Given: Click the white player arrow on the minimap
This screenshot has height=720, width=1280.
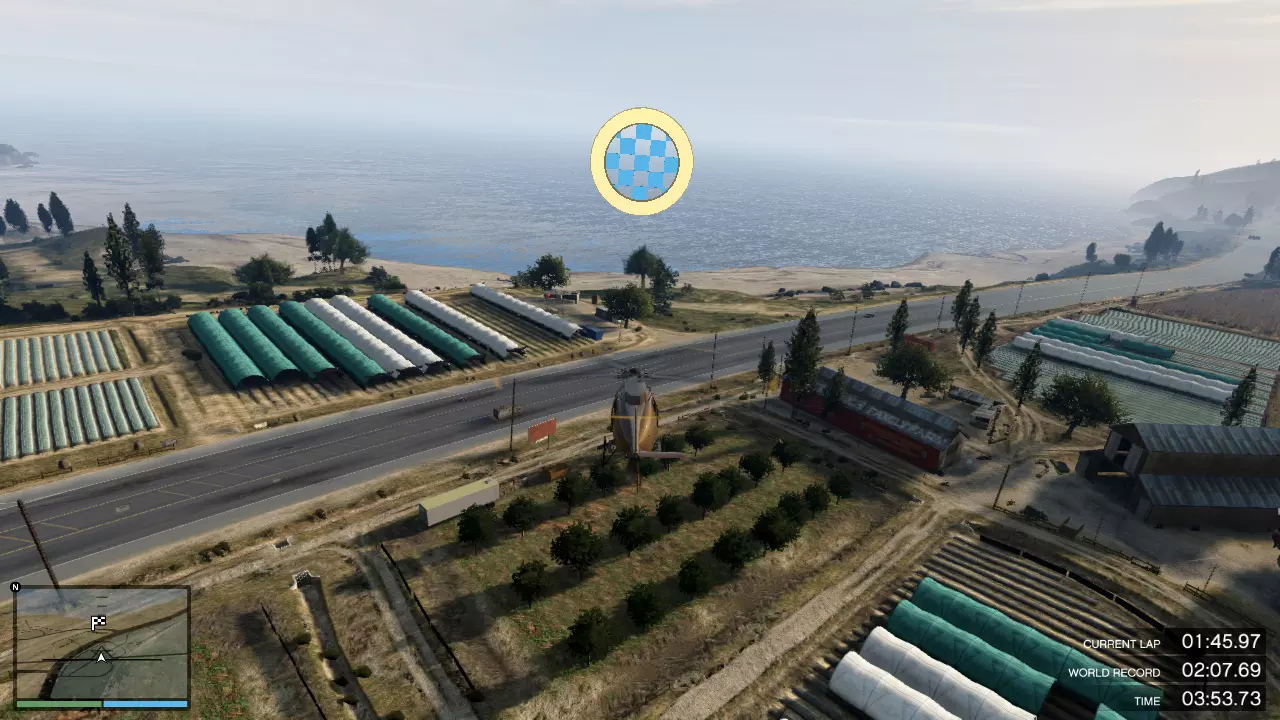Looking at the screenshot, I should pyautogui.click(x=100, y=657).
